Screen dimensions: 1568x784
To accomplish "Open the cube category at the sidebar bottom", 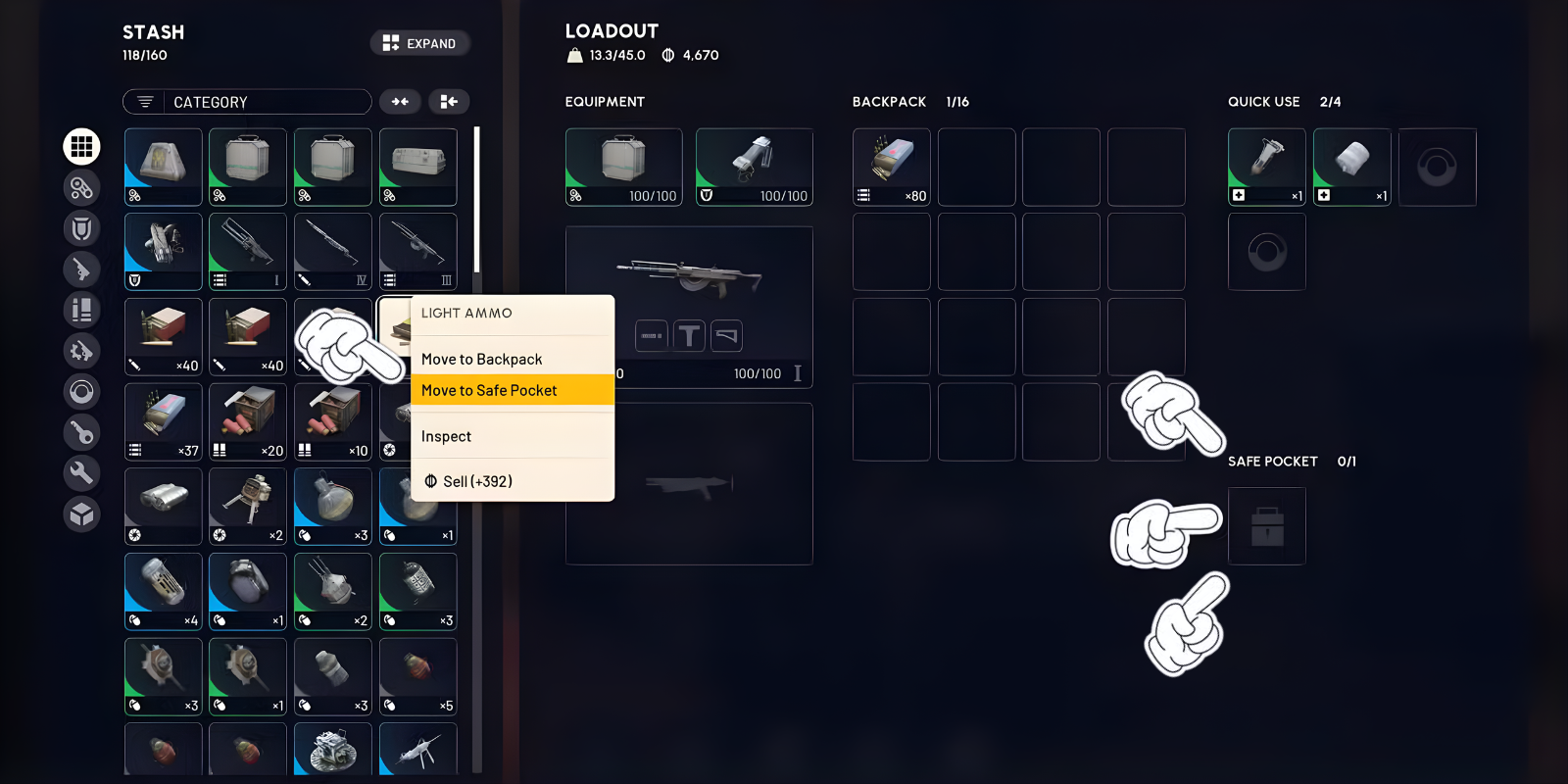I will (82, 514).
